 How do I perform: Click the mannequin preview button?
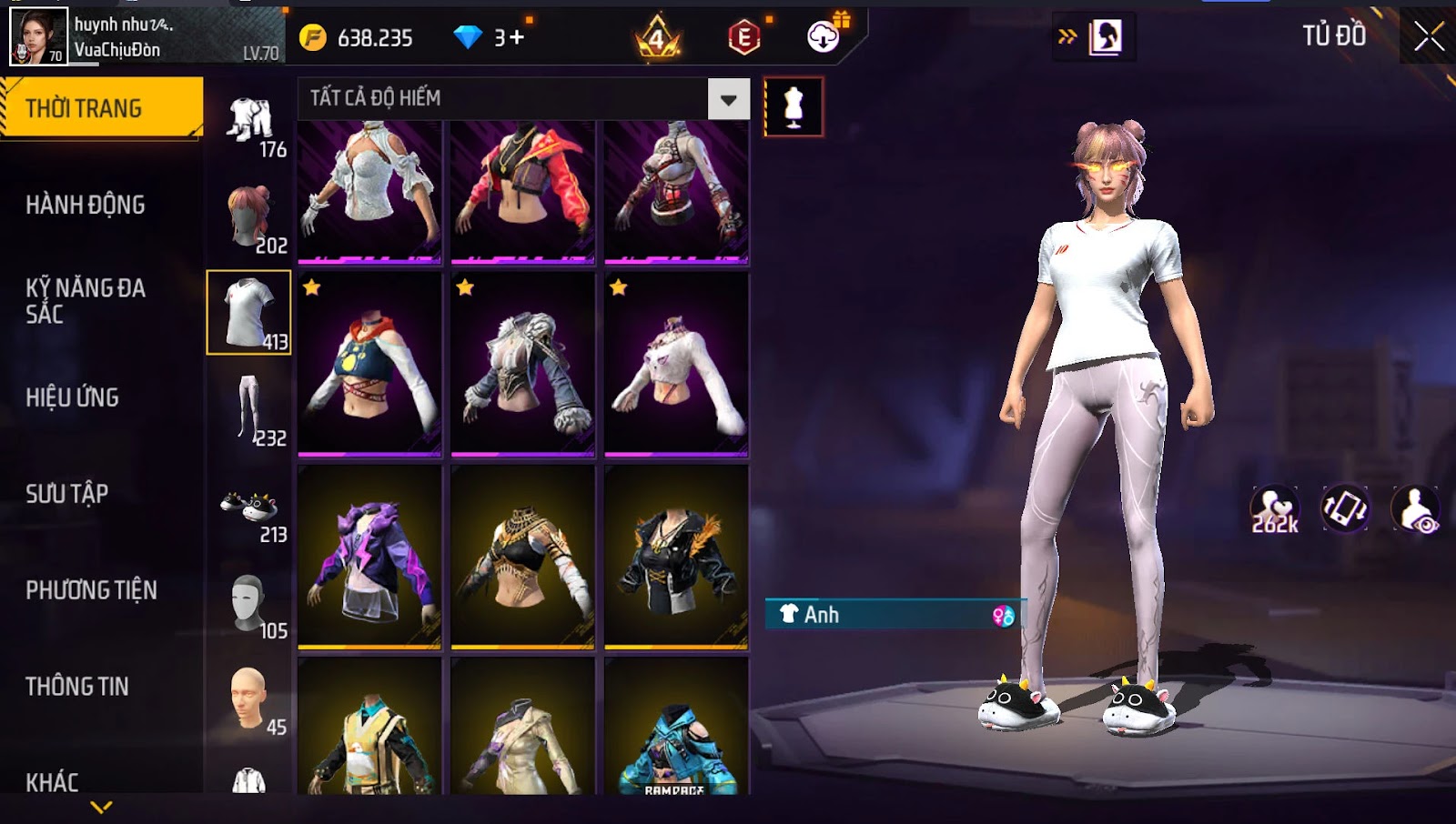click(794, 107)
